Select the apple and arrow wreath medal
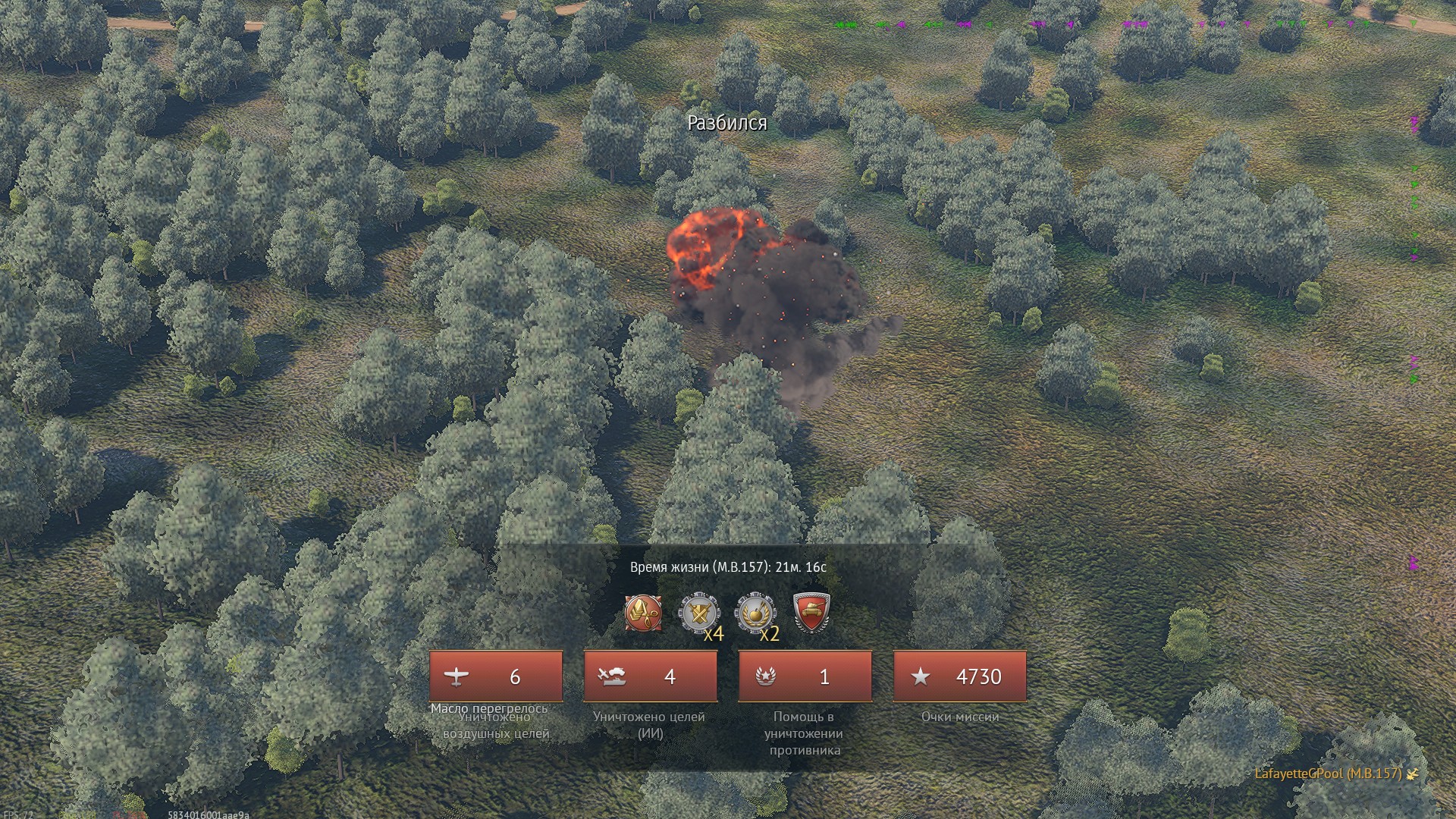1456x819 pixels. coord(755,613)
